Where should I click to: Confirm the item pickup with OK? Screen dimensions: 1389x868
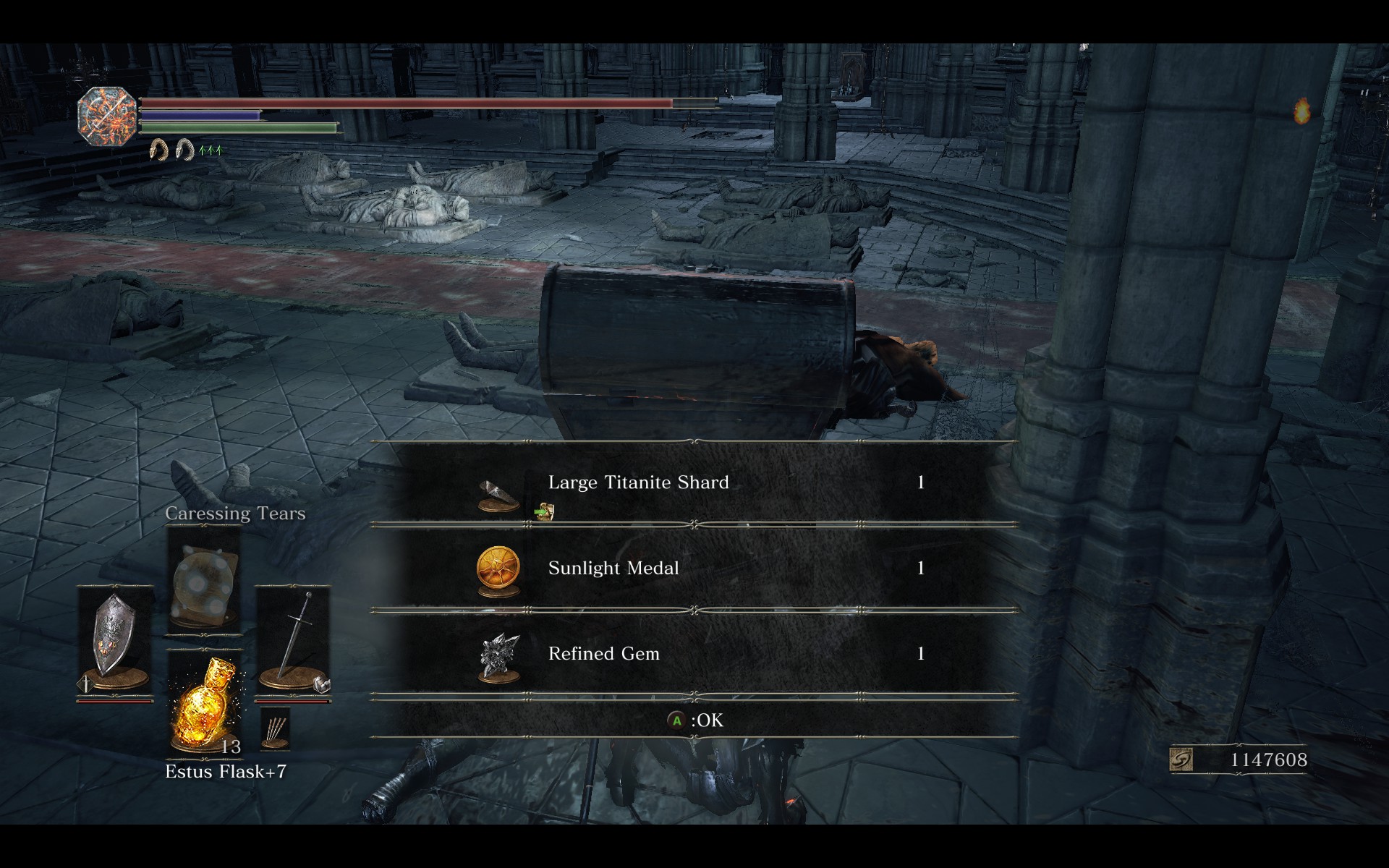(694, 720)
